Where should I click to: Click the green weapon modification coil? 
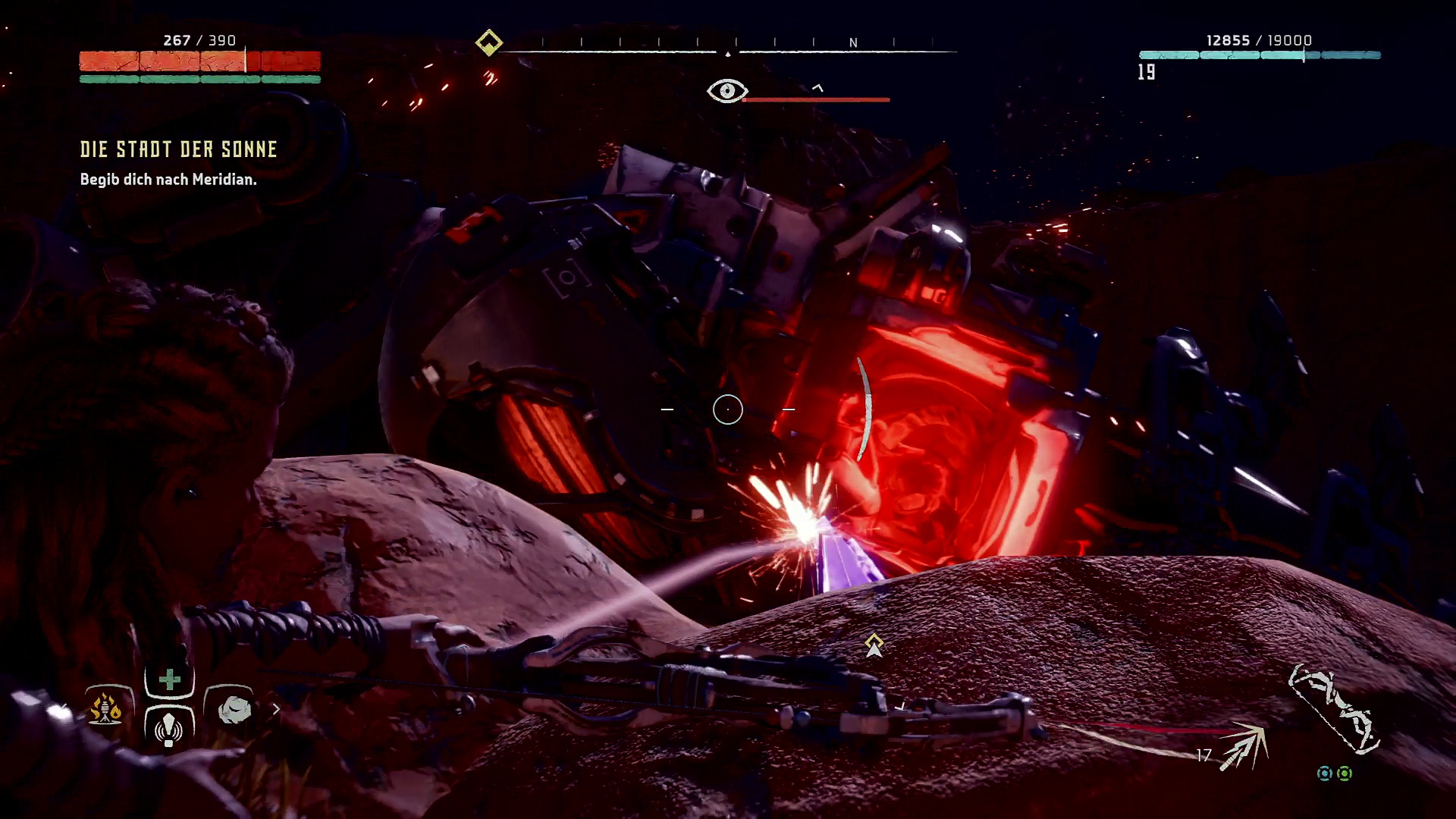pos(1345,773)
